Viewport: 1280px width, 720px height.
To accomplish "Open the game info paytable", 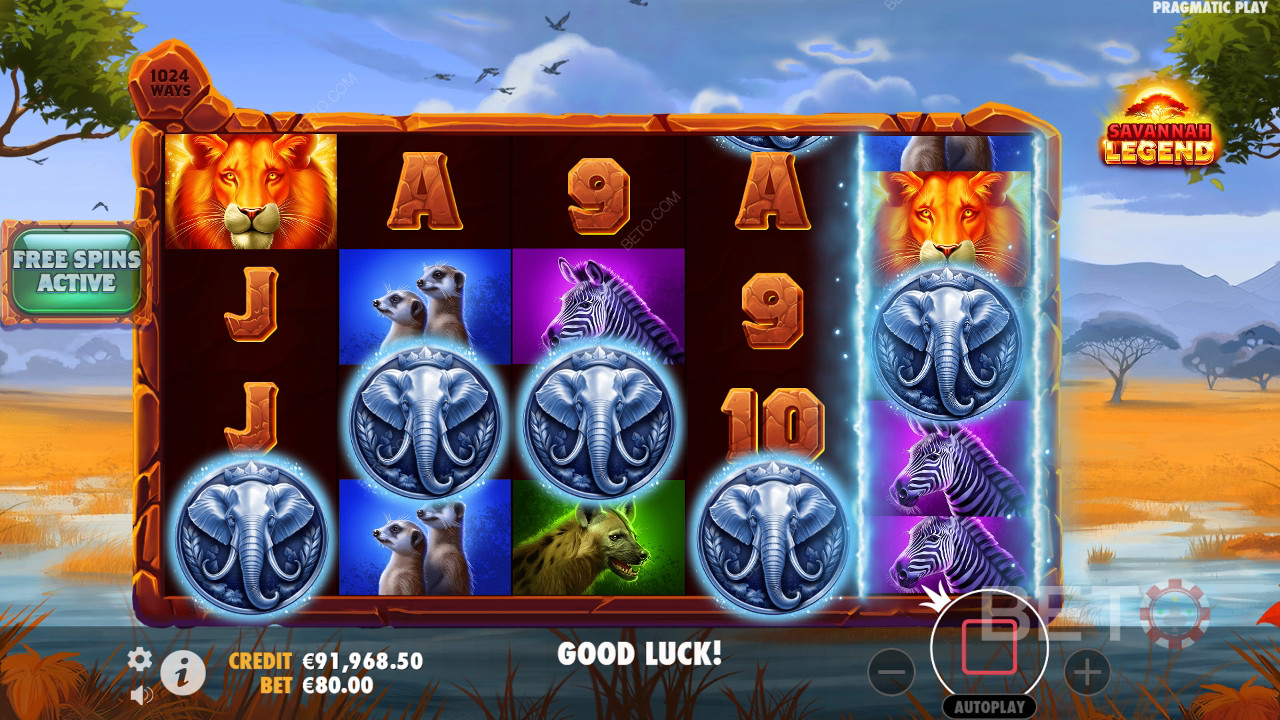I will point(183,673).
